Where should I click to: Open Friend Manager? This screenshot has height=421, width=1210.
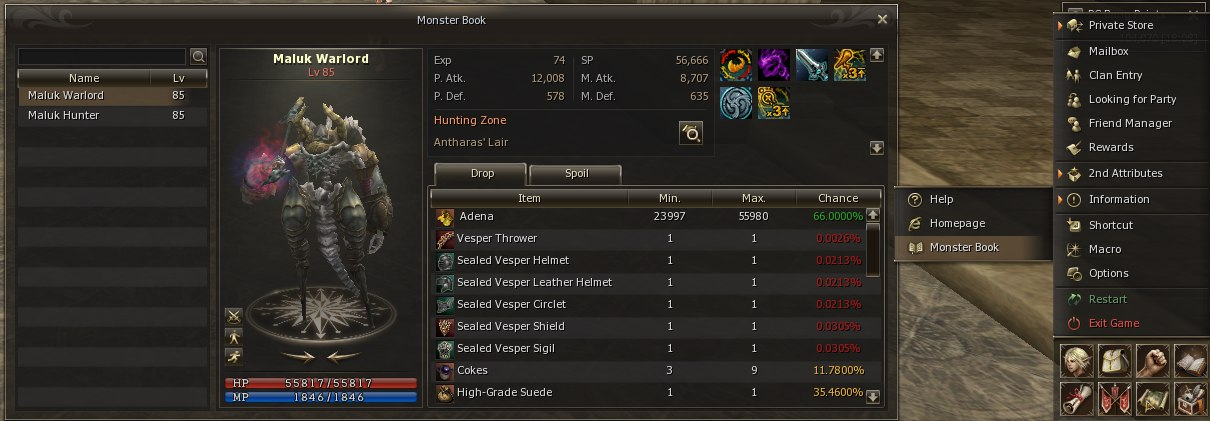click(1130, 123)
